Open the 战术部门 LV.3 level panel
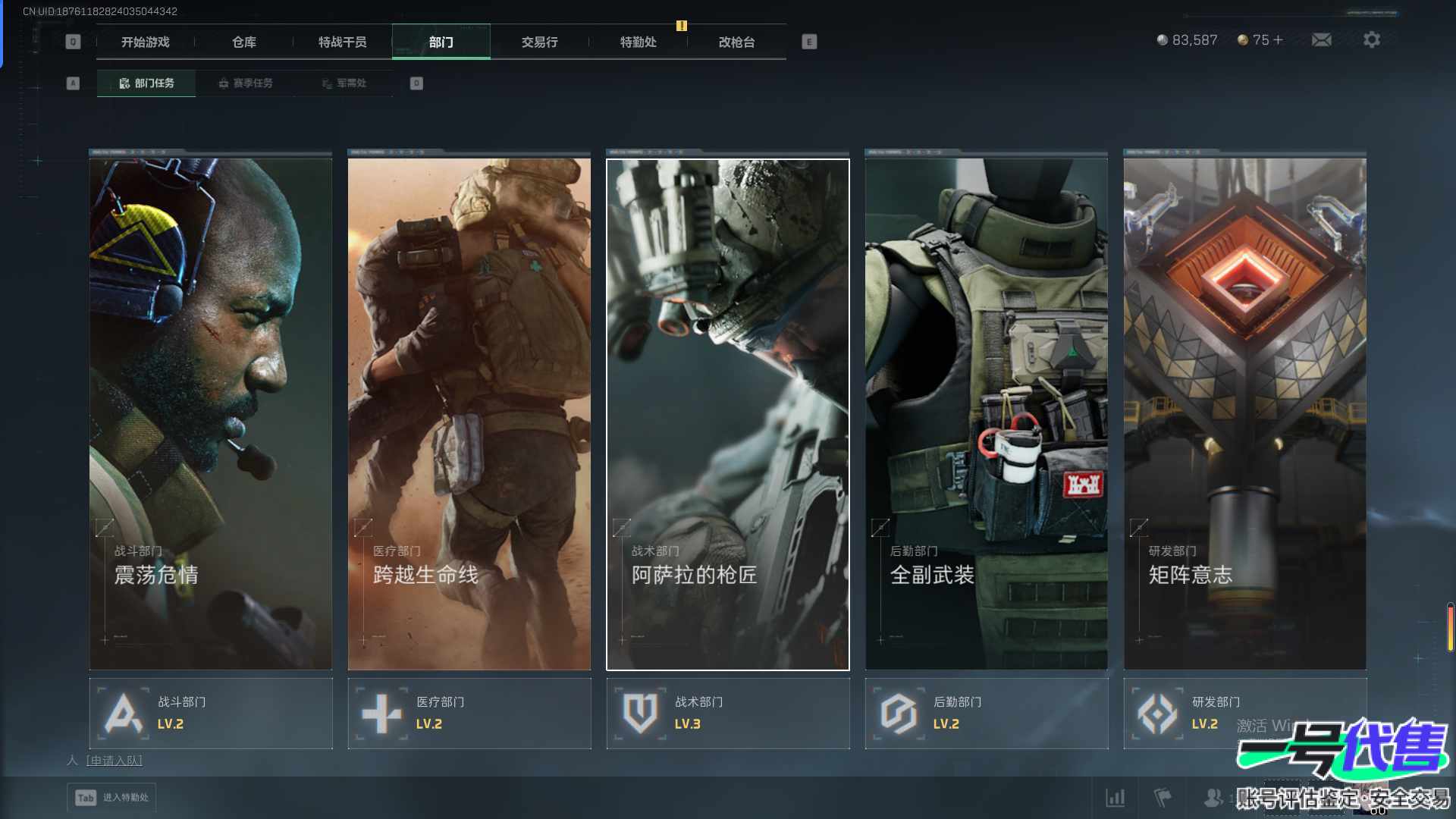Screen dimensions: 1456x819 728,714
